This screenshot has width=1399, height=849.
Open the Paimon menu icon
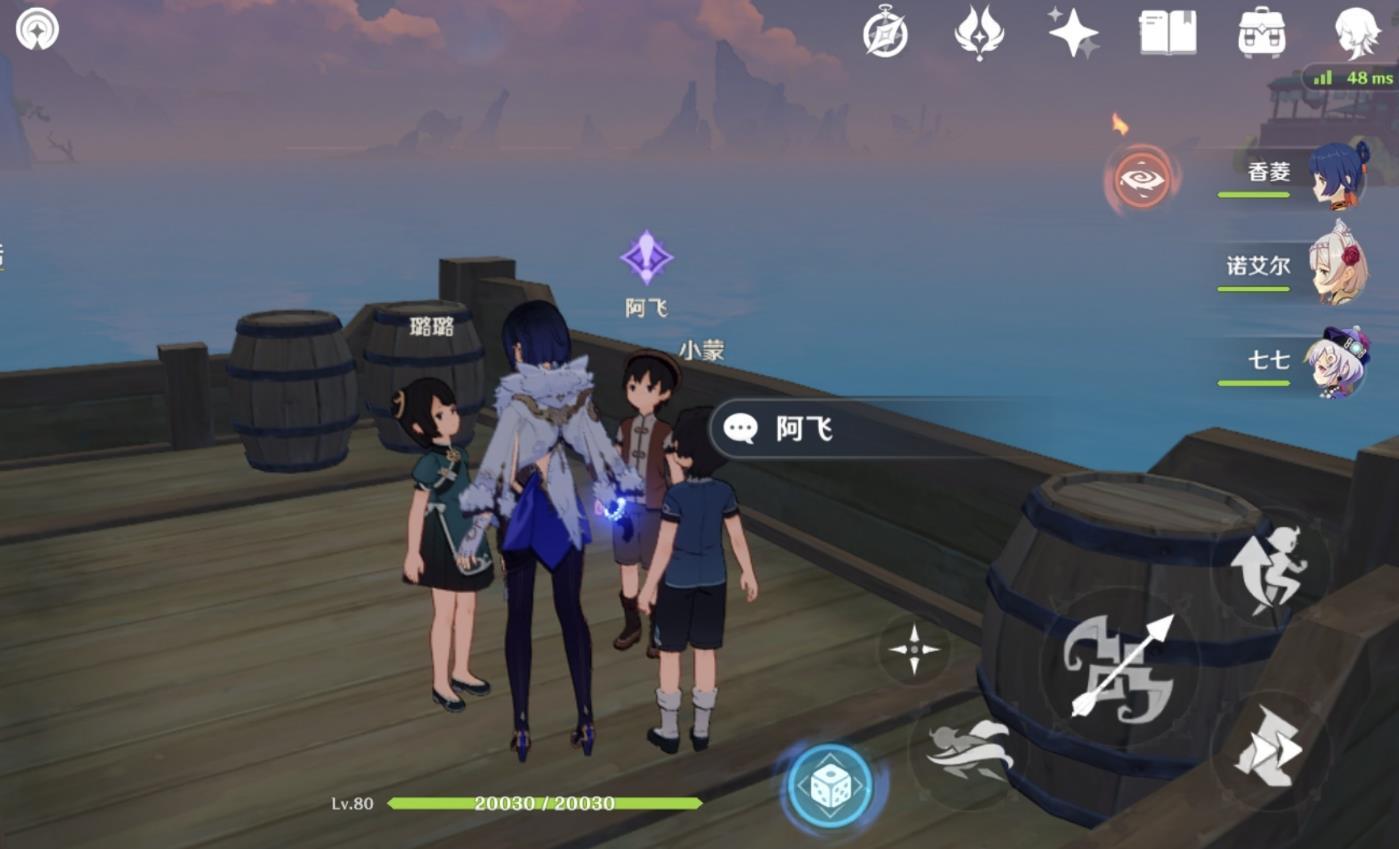[x=1357, y=33]
